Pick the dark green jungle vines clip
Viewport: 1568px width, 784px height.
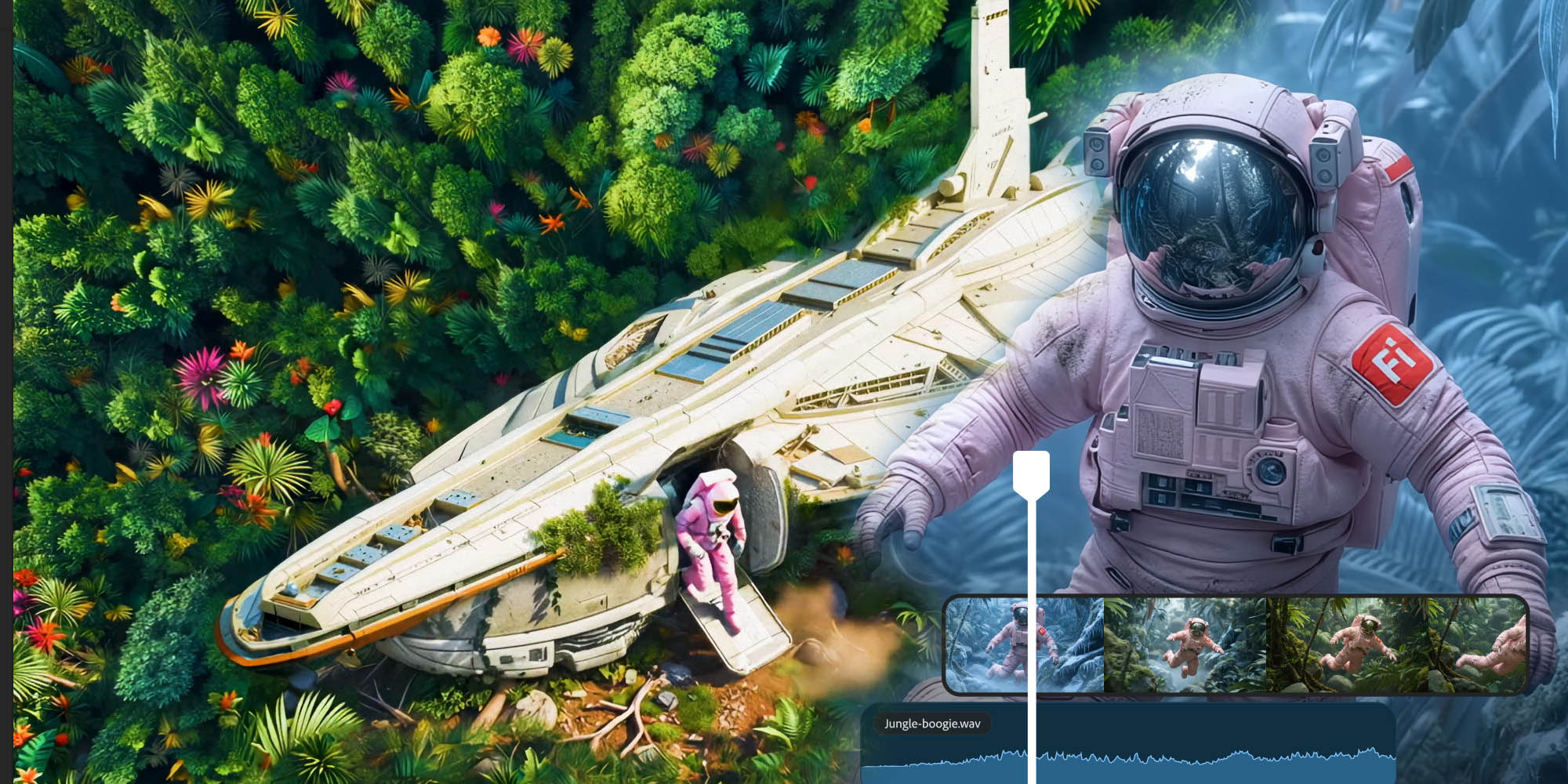click(x=1394, y=644)
